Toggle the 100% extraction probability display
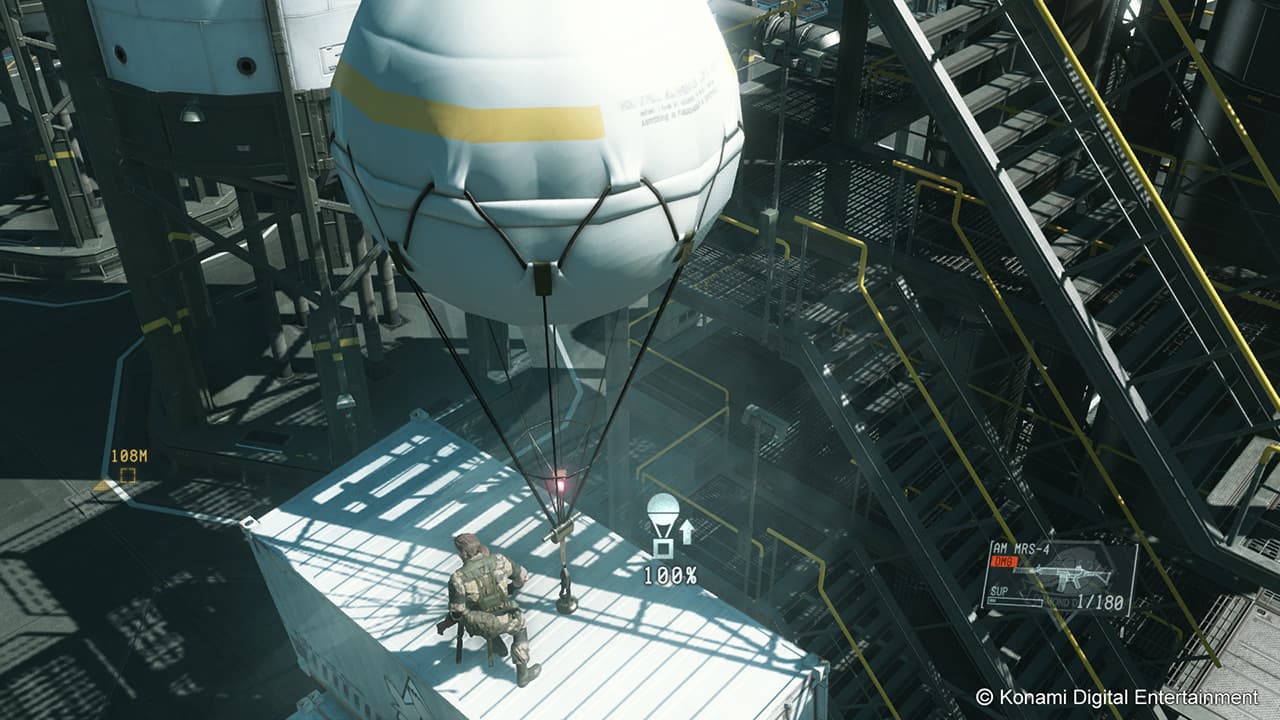This screenshot has width=1280, height=720. tap(672, 575)
